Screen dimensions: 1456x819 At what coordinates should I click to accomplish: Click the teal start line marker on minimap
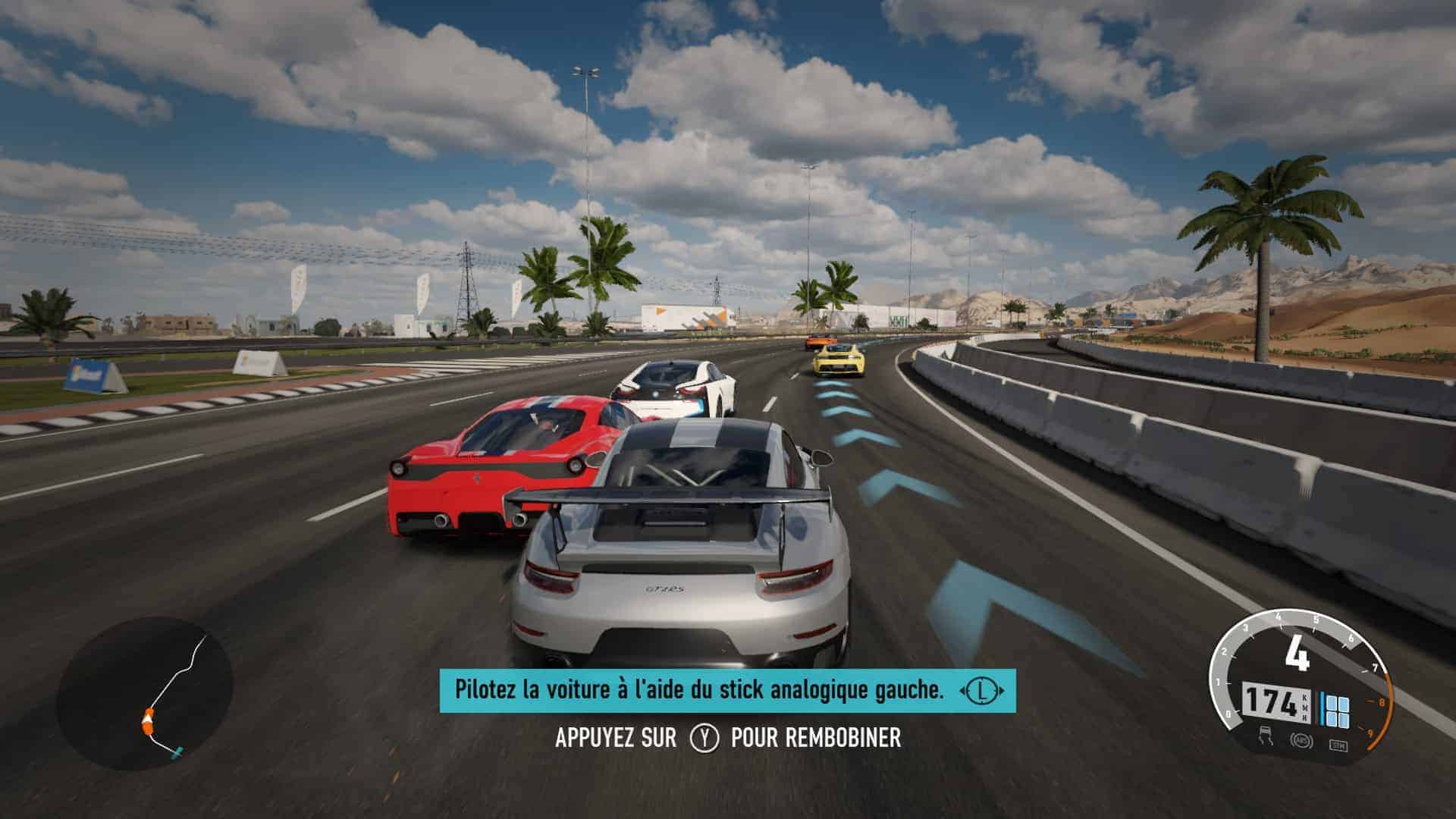[x=178, y=755]
